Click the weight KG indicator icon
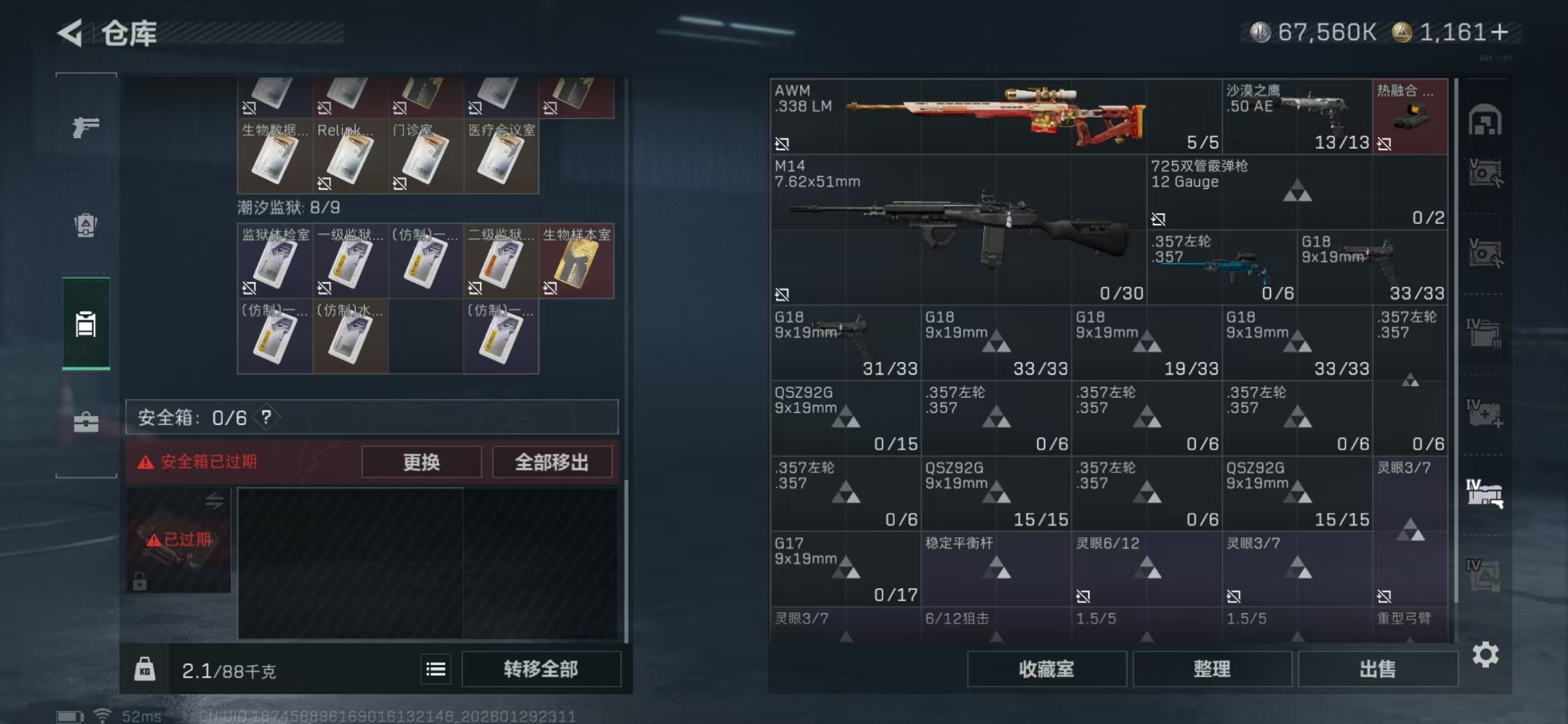 pos(146,668)
